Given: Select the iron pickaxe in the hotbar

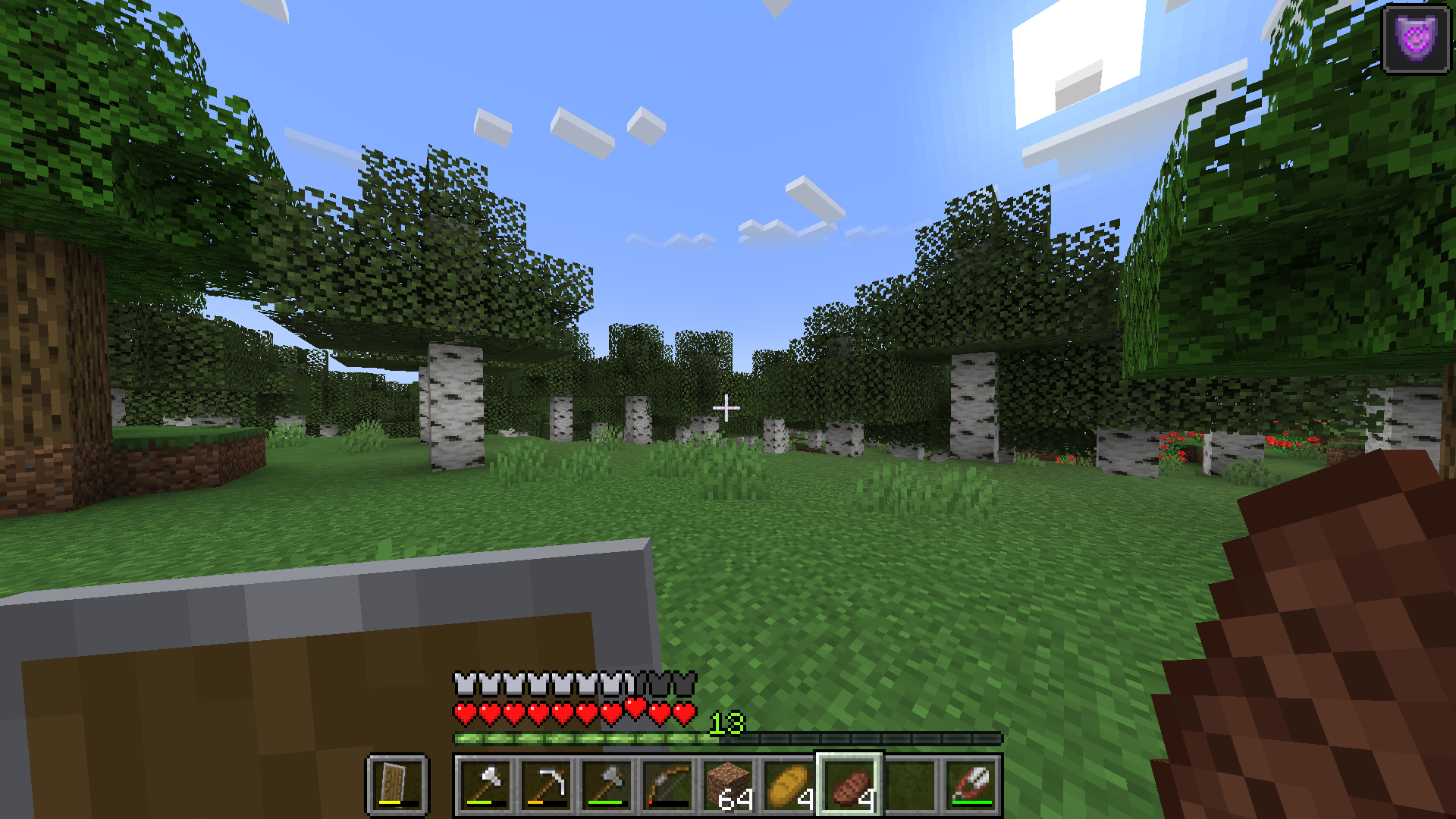Looking at the screenshot, I should [546, 785].
